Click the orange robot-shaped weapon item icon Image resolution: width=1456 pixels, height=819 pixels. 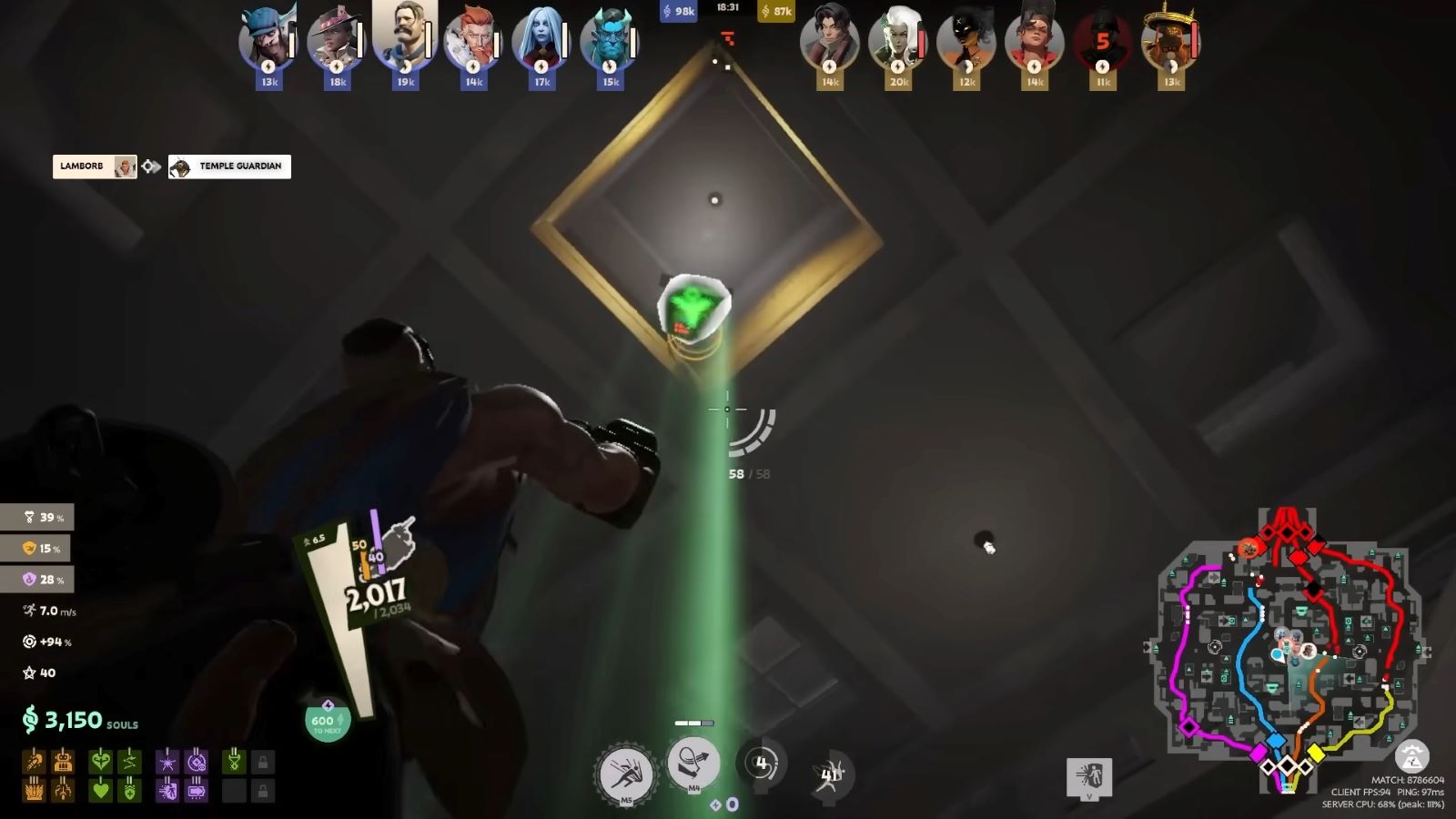[x=63, y=761]
